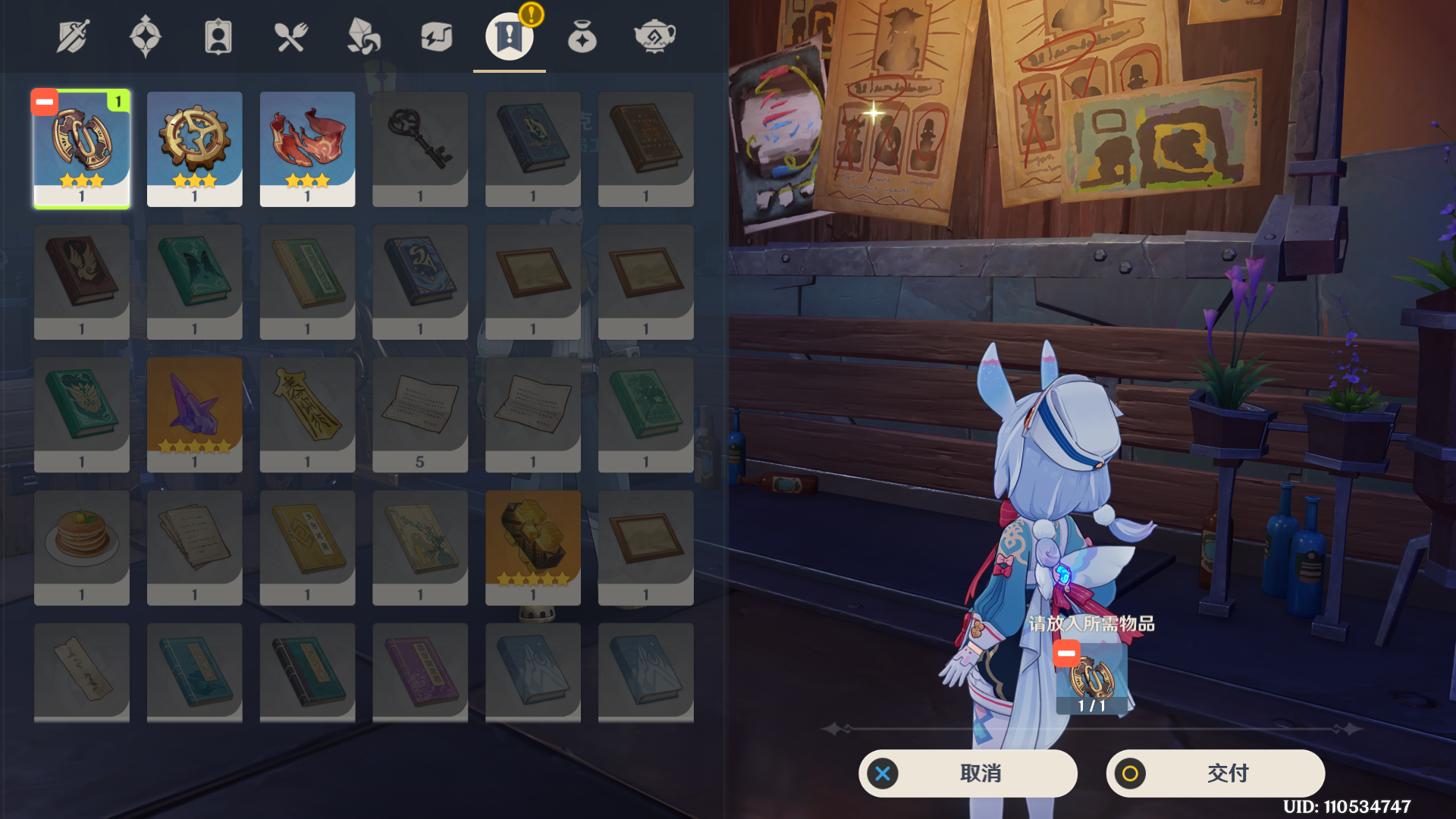Switch to the character development items tab
The height and width of the screenshot is (819, 1456).
[x=218, y=36]
